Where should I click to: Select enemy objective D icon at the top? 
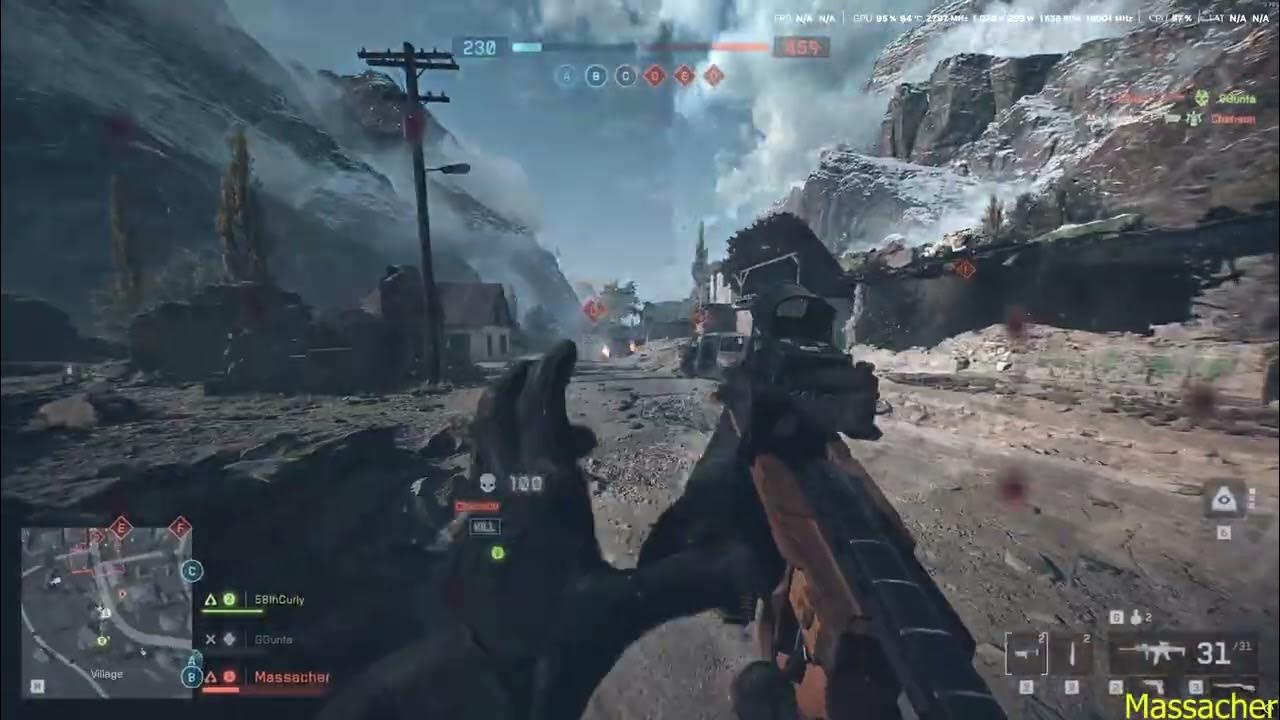pos(655,76)
